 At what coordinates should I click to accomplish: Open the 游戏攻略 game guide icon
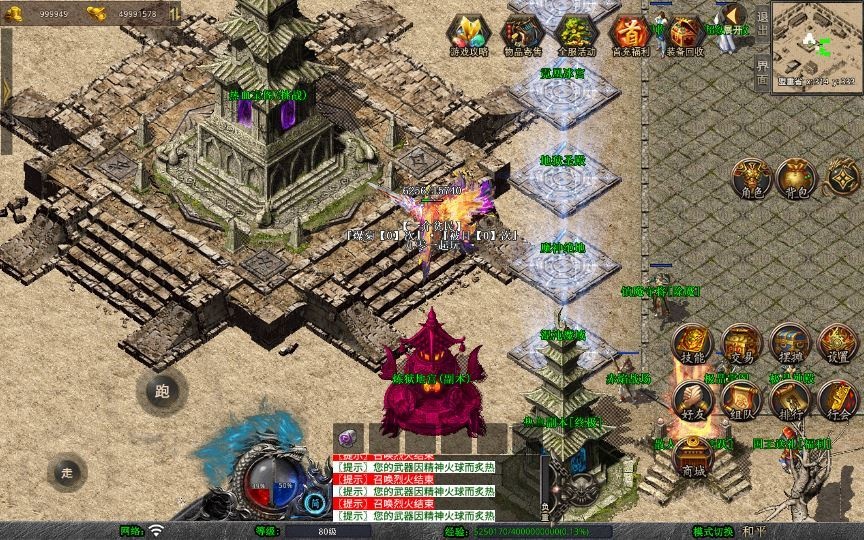click(x=469, y=35)
